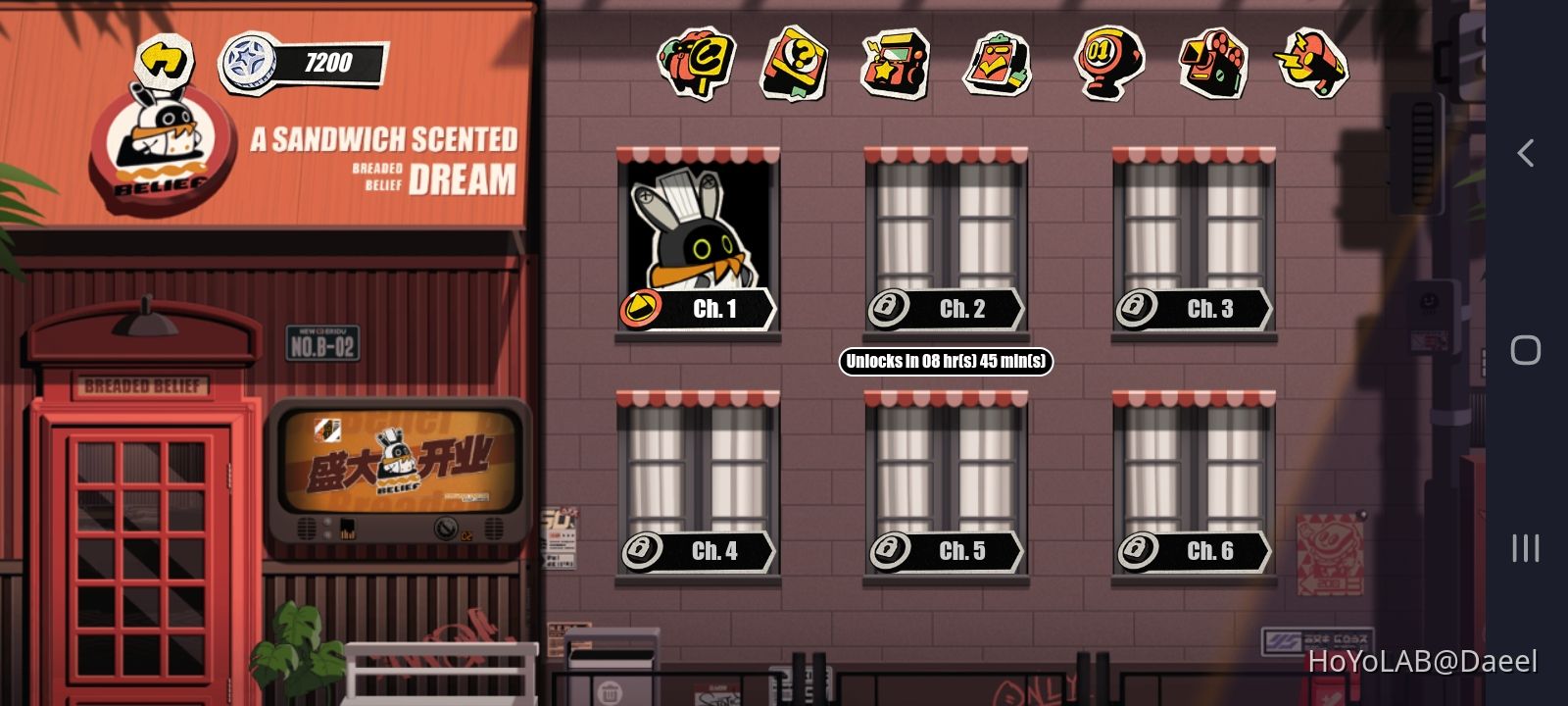Click the coin icon beside the 7200 counter
The image size is (1568, 706).
pos(251,62)
